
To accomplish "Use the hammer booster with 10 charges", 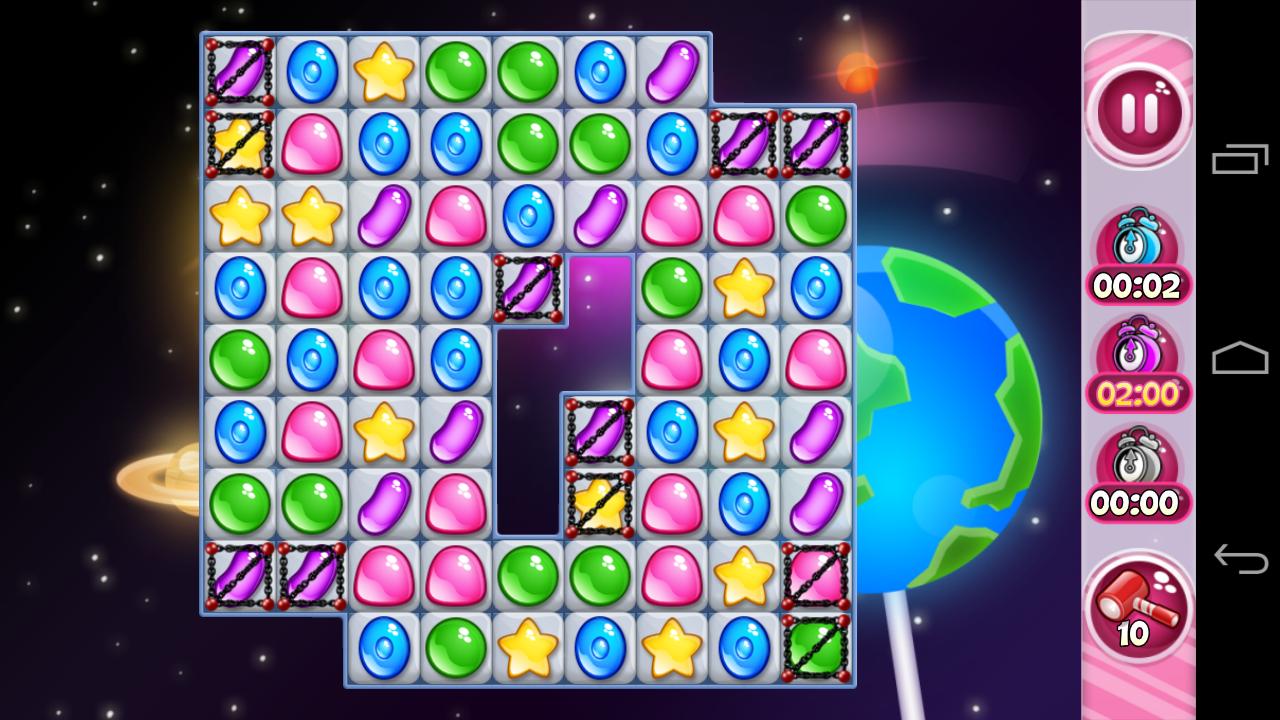I will tap(1137, 608).
